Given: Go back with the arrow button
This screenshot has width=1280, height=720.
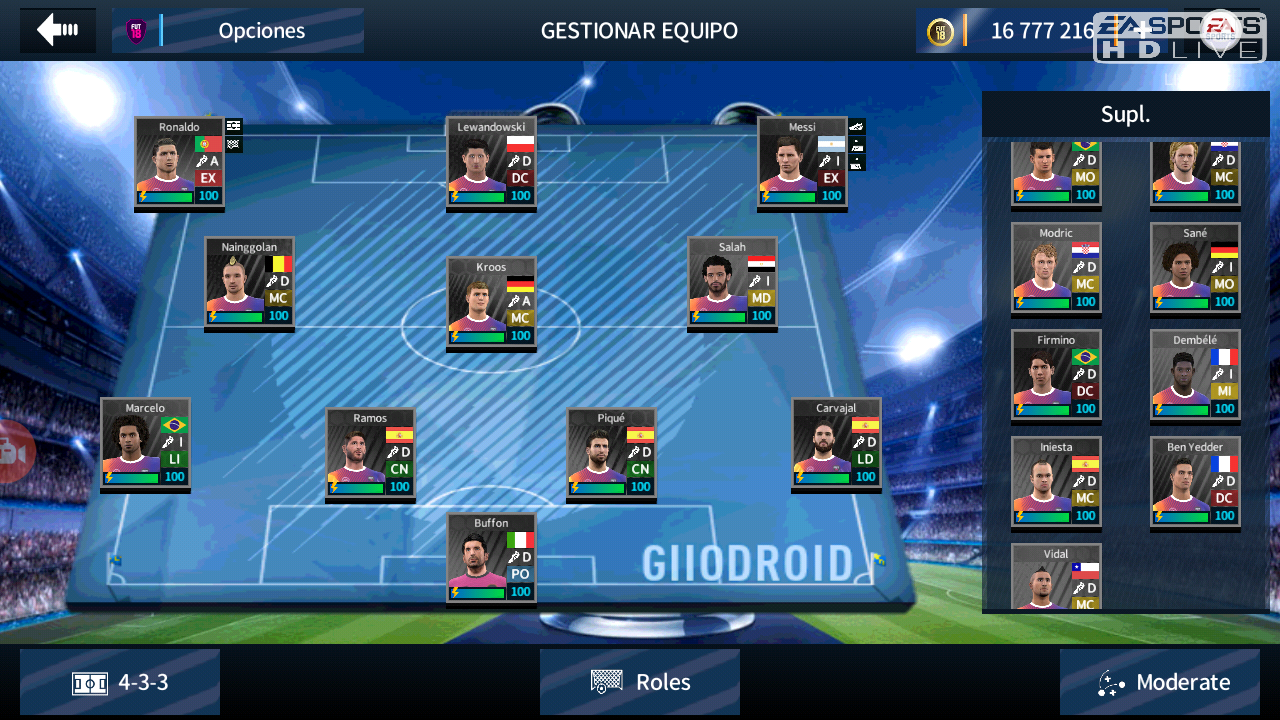Looking at the screenshot, I should click(x=58, y=30).
